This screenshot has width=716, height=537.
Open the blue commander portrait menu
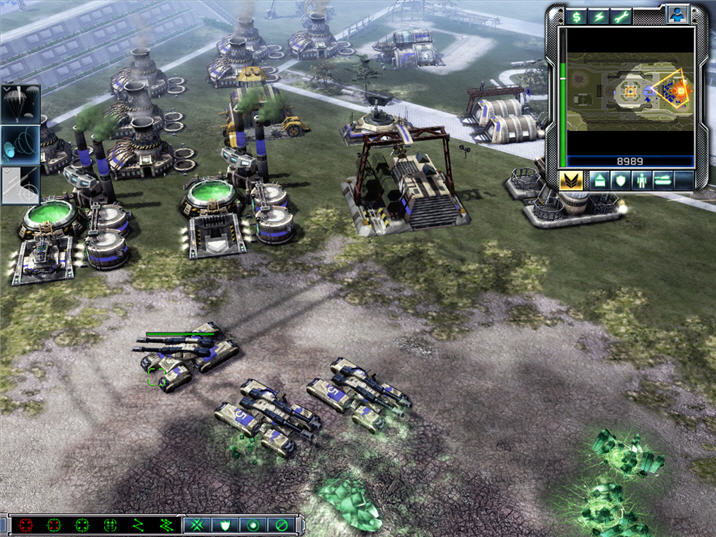[x=676, y=15]
